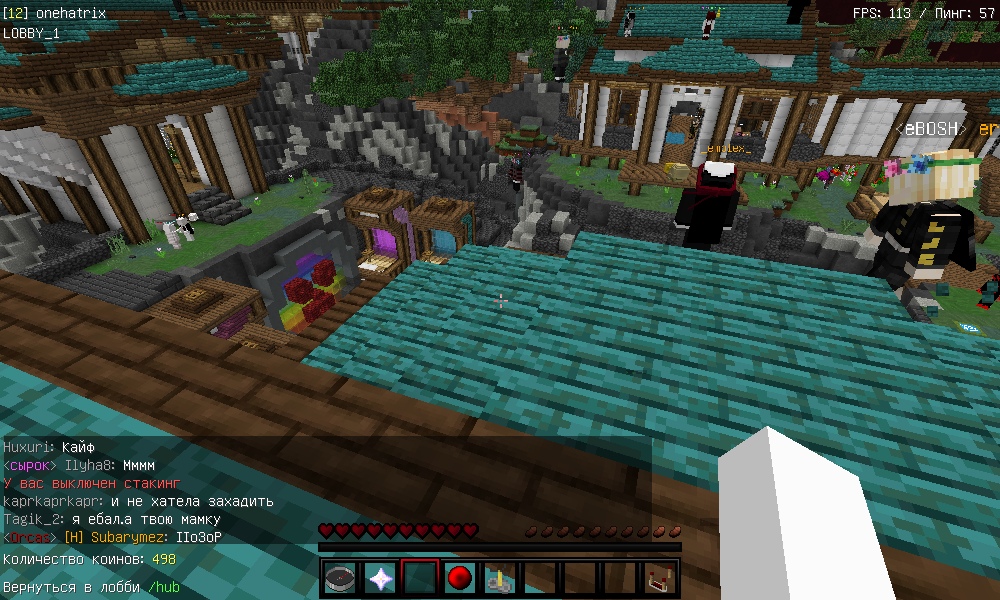Select the yellow lever item slot
1000x600 pixels.
coord(500,578)
